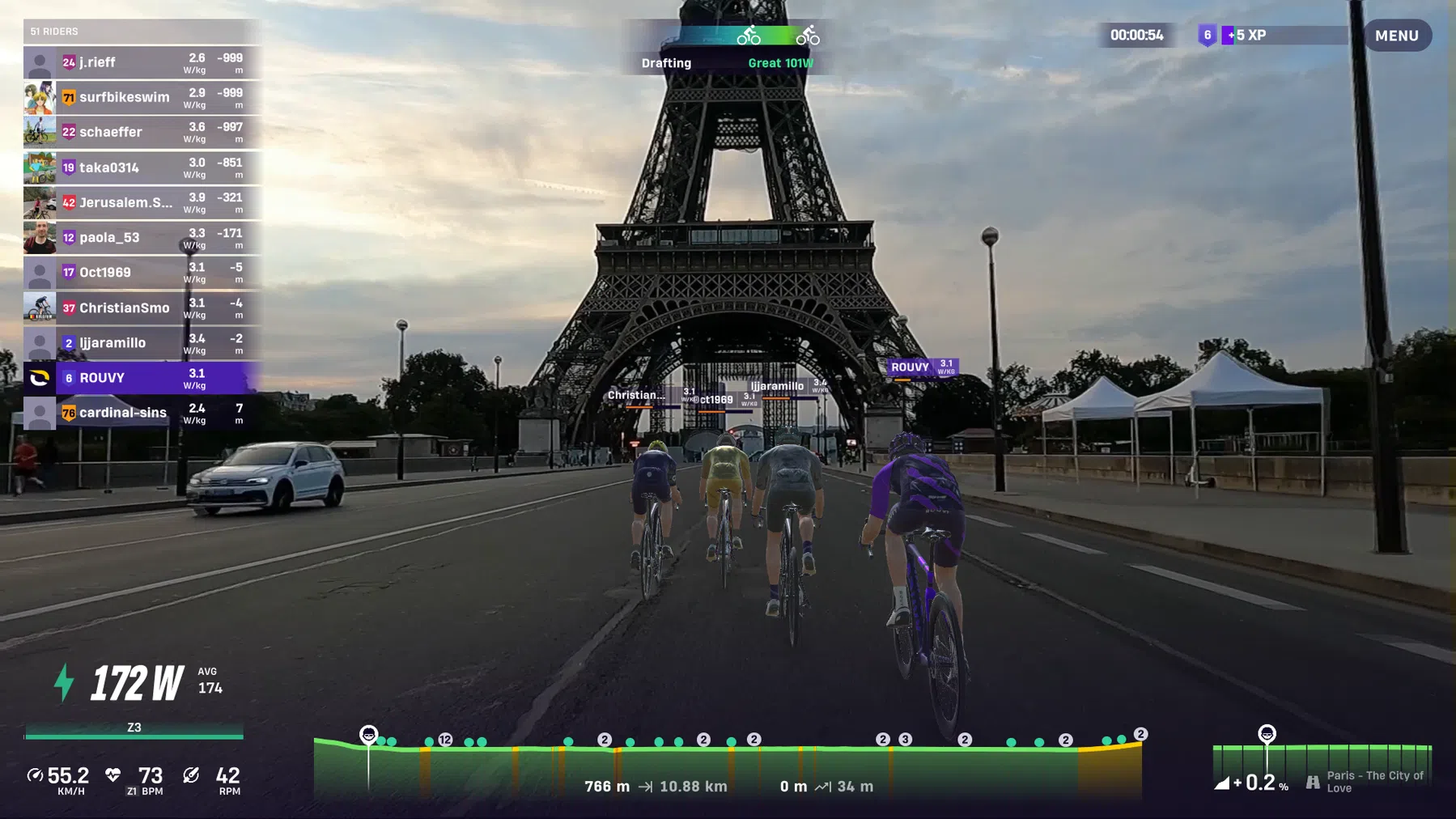Select rider surfbikeswim in the list
Viewport: 1456px width, 819px height.
click(142, 97)
